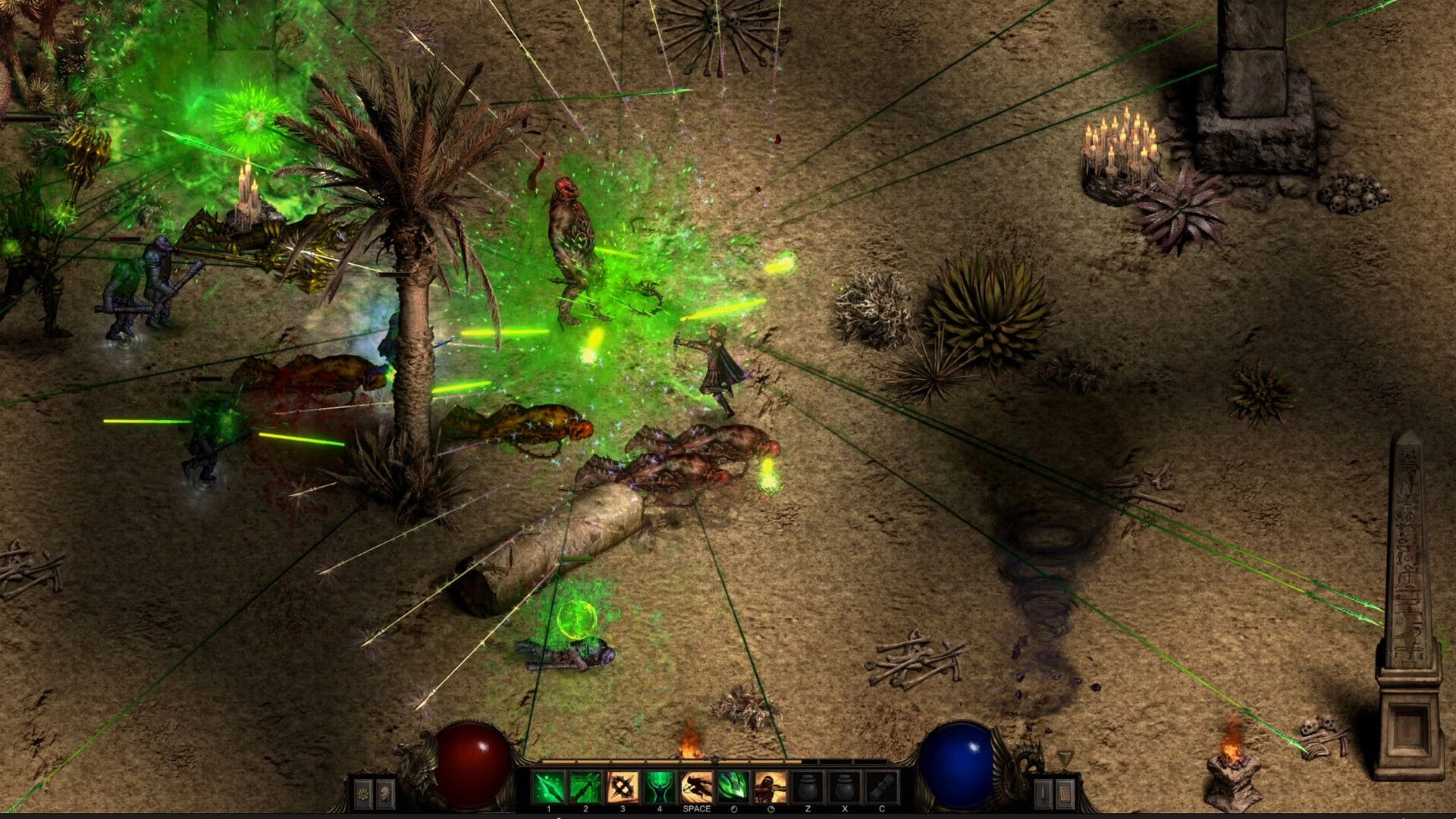
Task: Toggle the right skill-cycle arrow on the hotbar
Action: 768,808
